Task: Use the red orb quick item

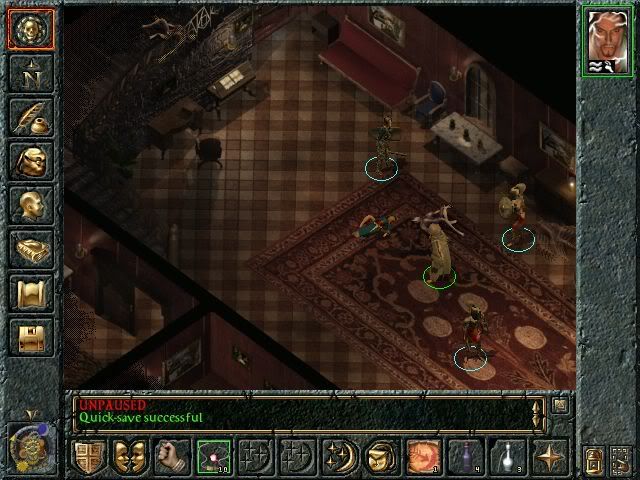Action: tap(423, 456)
